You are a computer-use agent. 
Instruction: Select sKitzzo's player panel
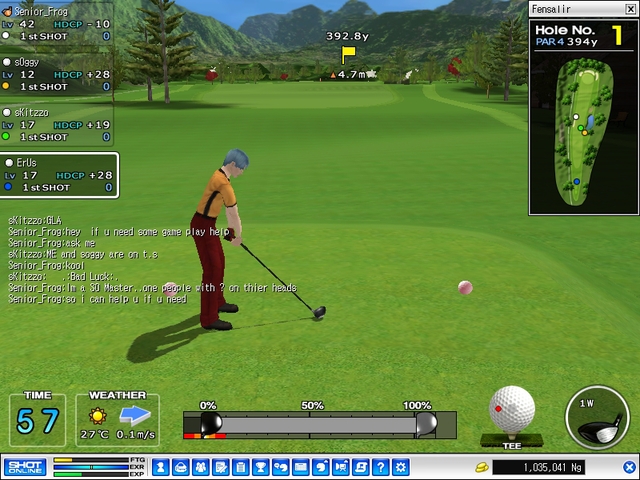tap(56, 124)
